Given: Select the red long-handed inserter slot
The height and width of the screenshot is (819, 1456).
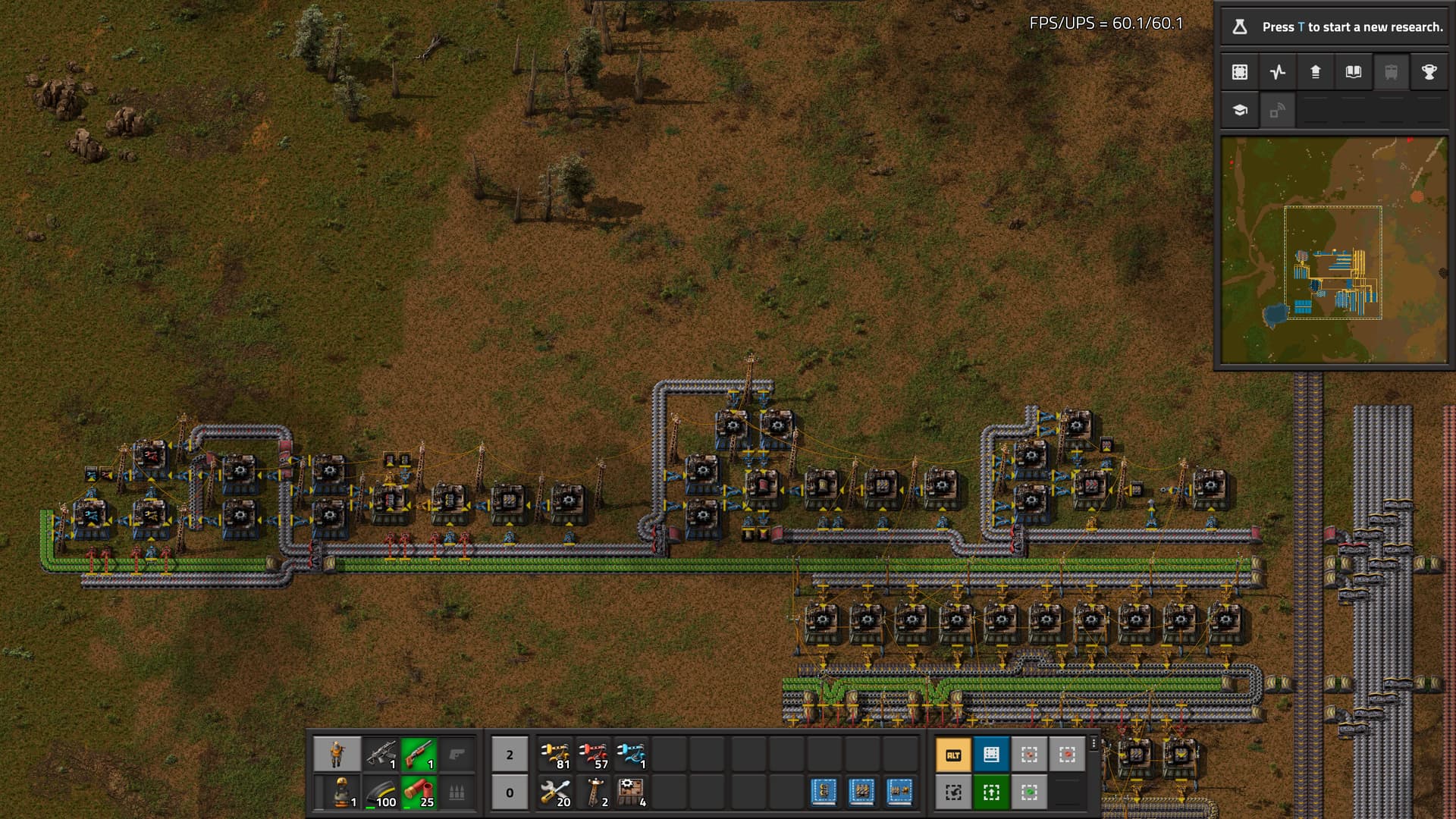Looking at the screenshot, I should [x=593, y=755].
